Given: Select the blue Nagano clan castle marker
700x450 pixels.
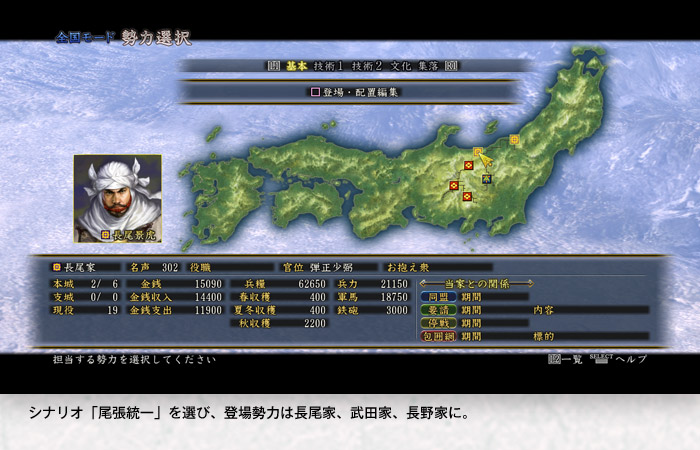Looking at the screenshot, I should coord(487,178).
